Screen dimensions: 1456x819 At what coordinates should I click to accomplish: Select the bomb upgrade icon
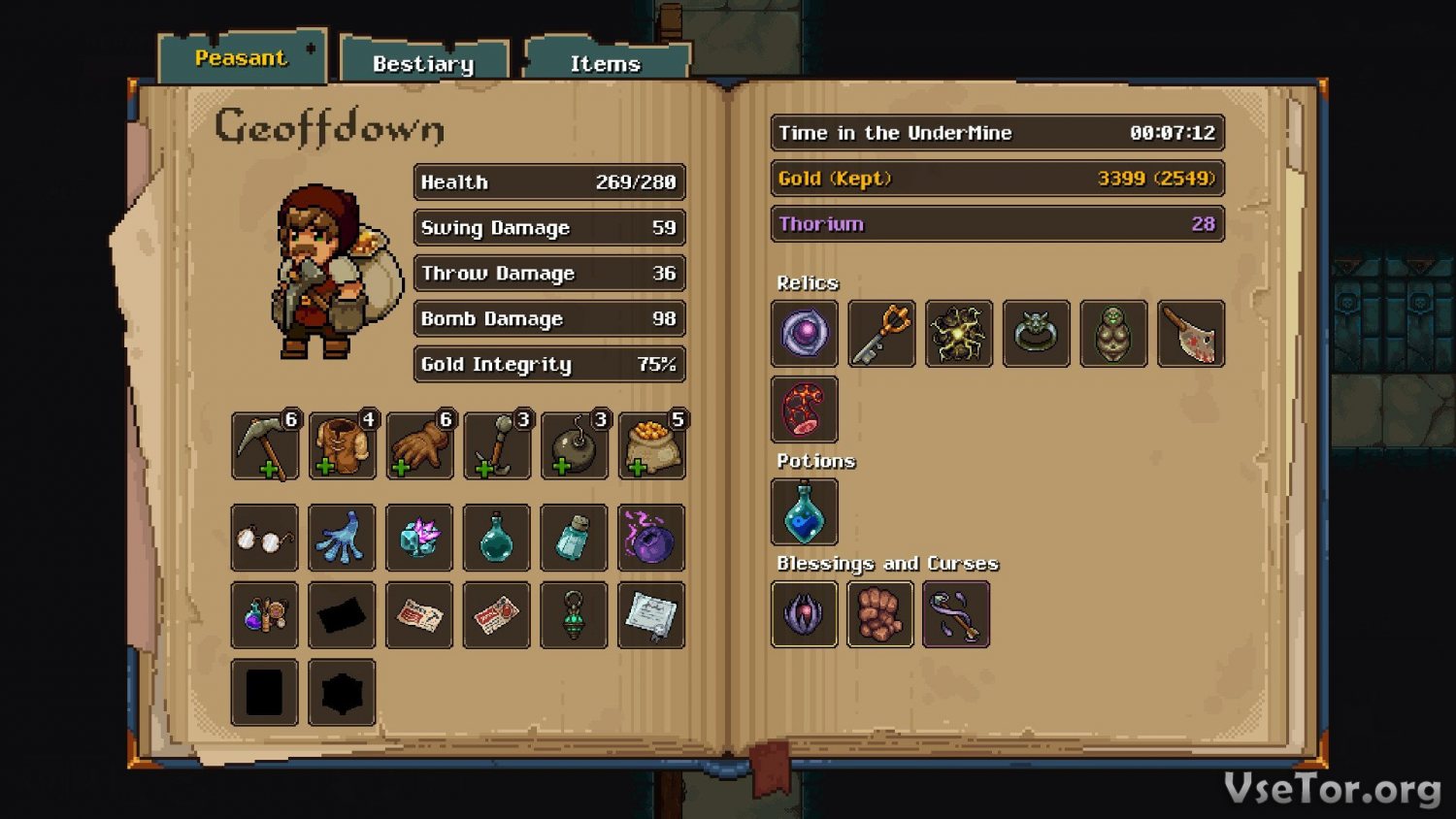(x=575, y=446)
